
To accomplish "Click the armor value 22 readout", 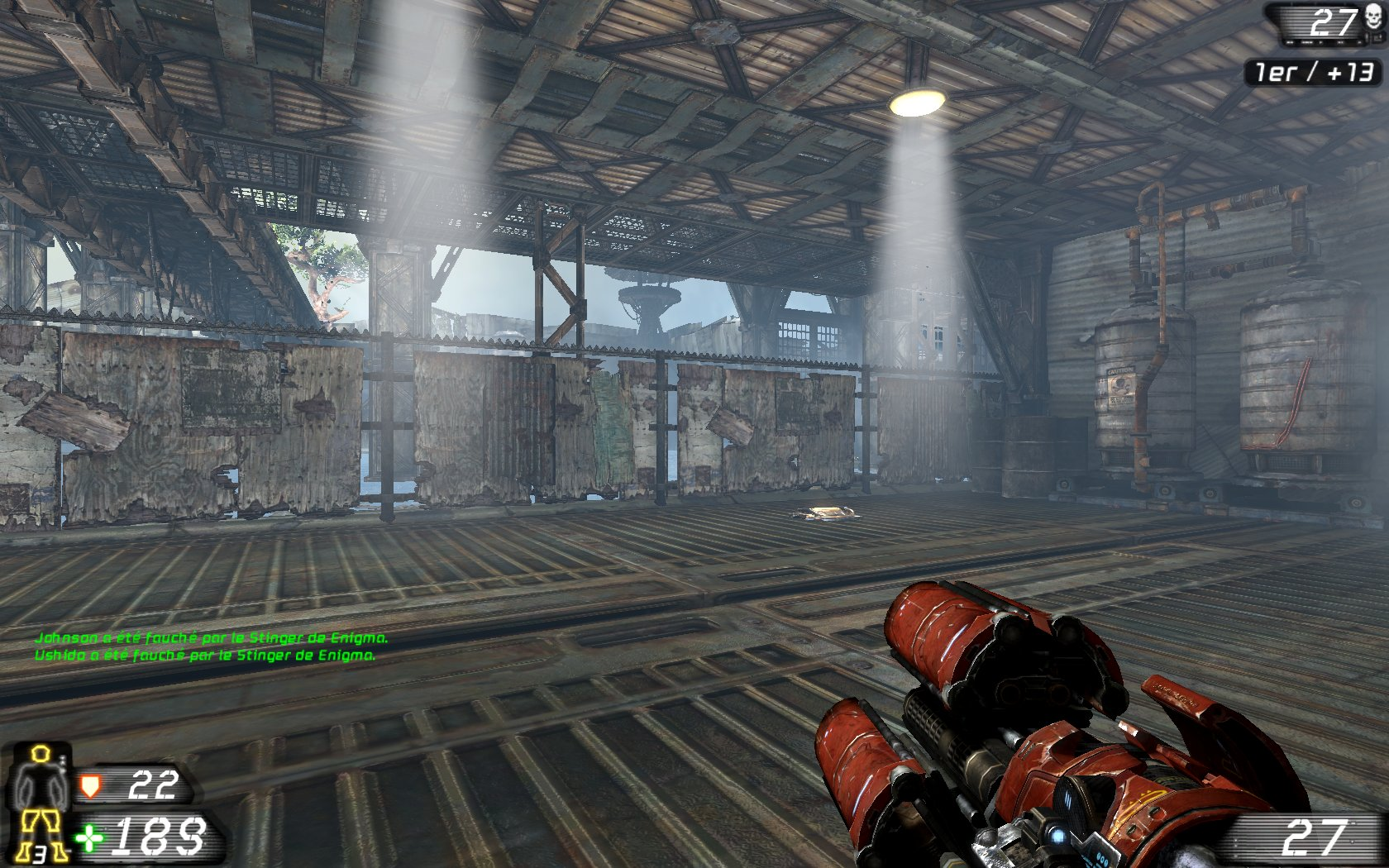I will (154, 785).
